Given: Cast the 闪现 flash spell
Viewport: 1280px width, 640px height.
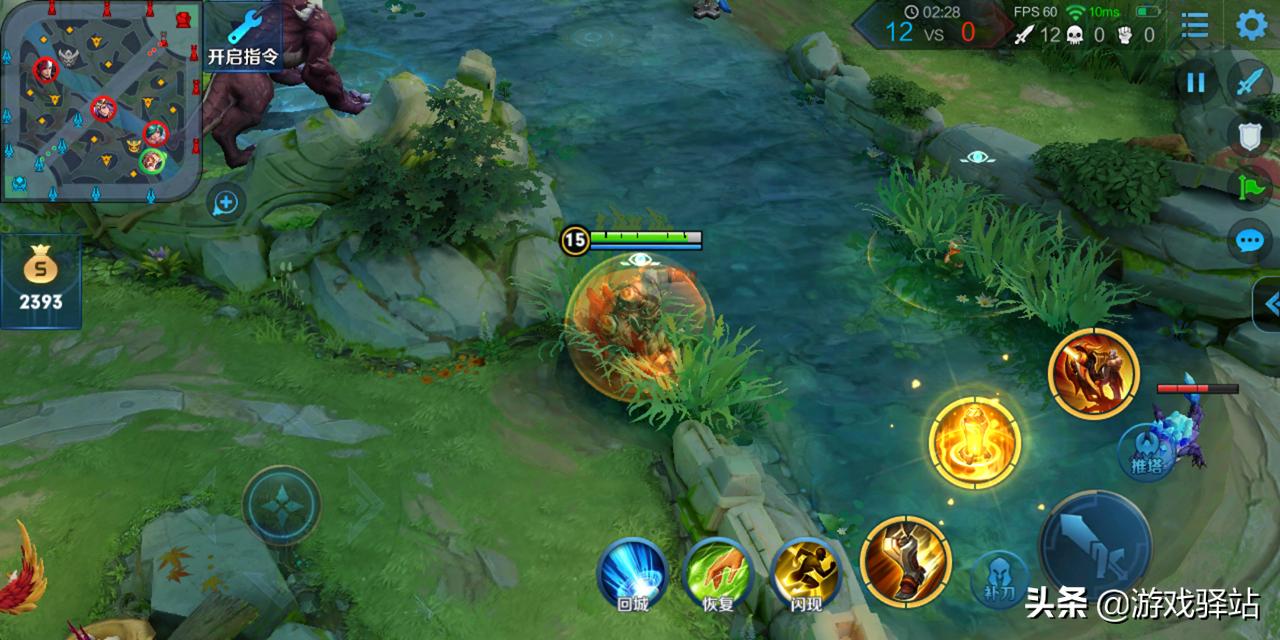Looking at the screenshot, I should [806, 574].
